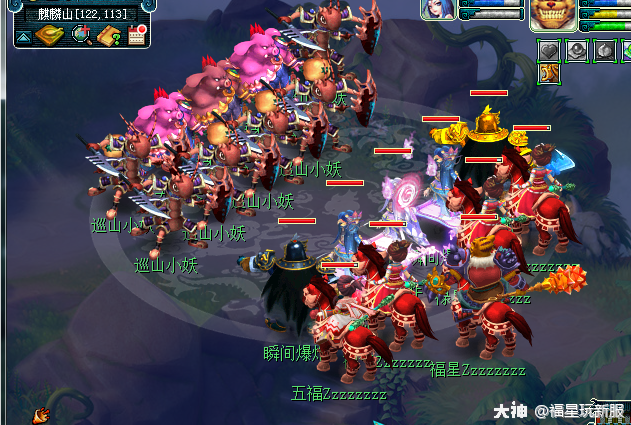This screenshot has width=631, height=425.
Task: Click the orange horn icon in bottom corner
Action: (42, 414)
